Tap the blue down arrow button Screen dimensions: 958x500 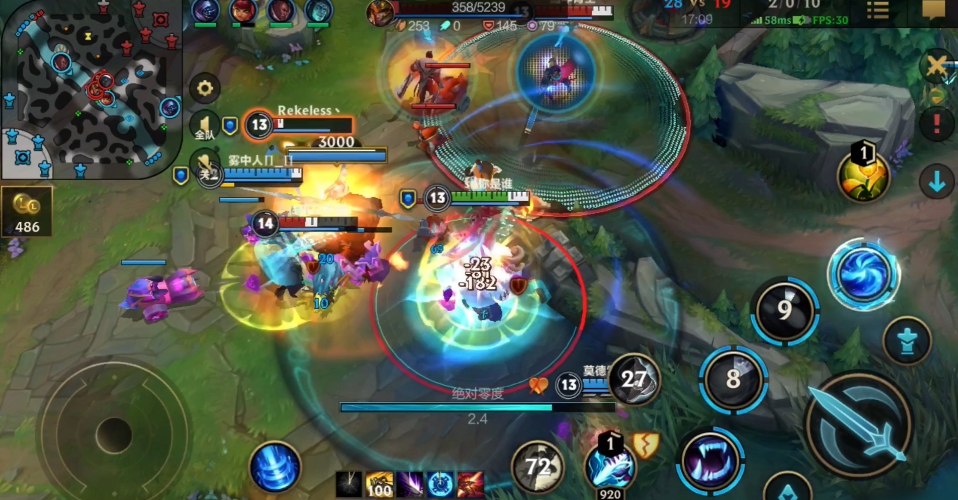point(937,182)
